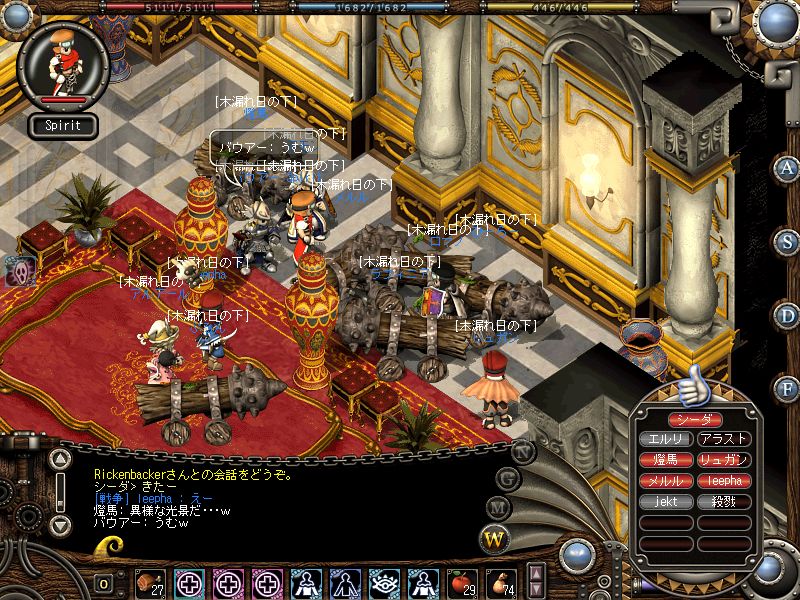800x600 pixels.
Task: Open the round A shortcut button
Action: tap(788, 168)
